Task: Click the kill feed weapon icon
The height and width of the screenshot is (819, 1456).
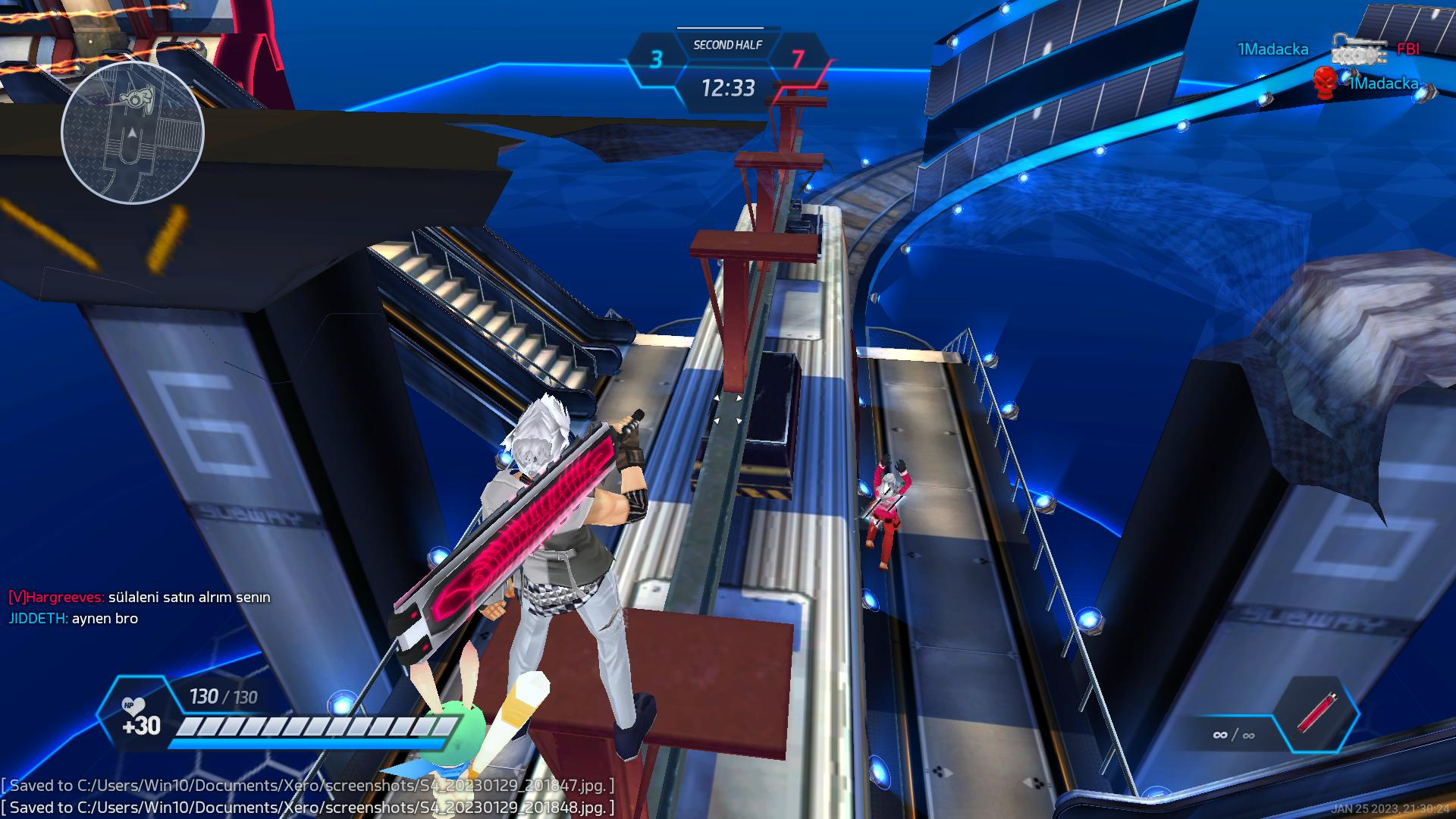Action: click(1363, 49)
